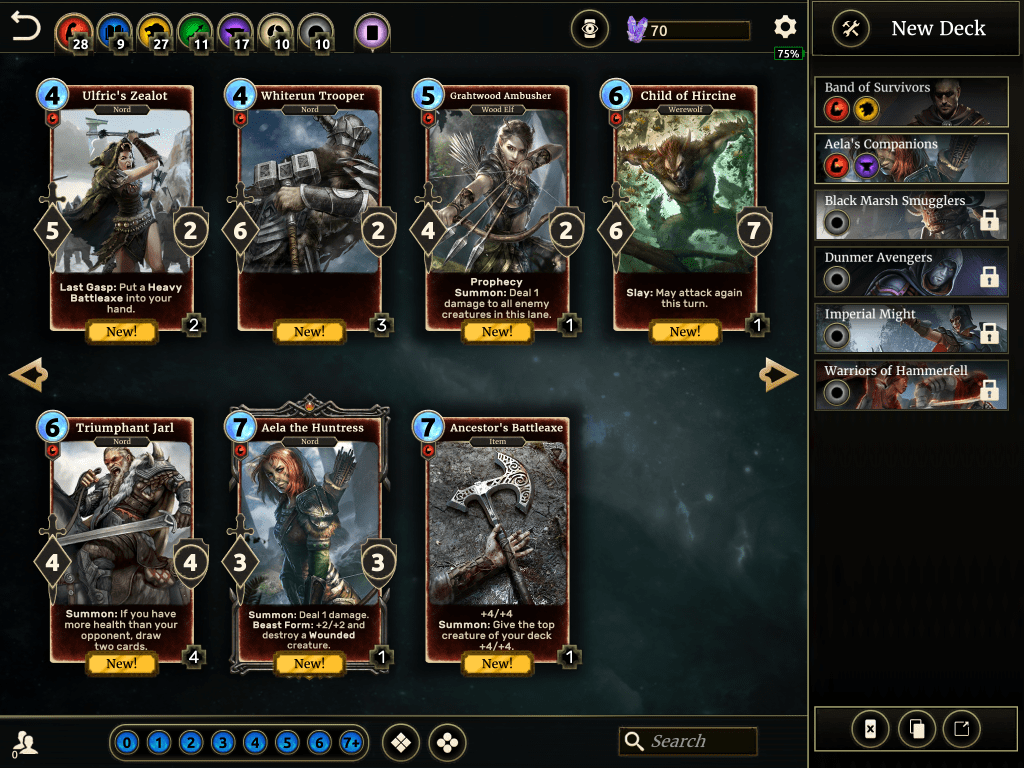
Task: Go to next collection page
Action: (x=779, y=375)
